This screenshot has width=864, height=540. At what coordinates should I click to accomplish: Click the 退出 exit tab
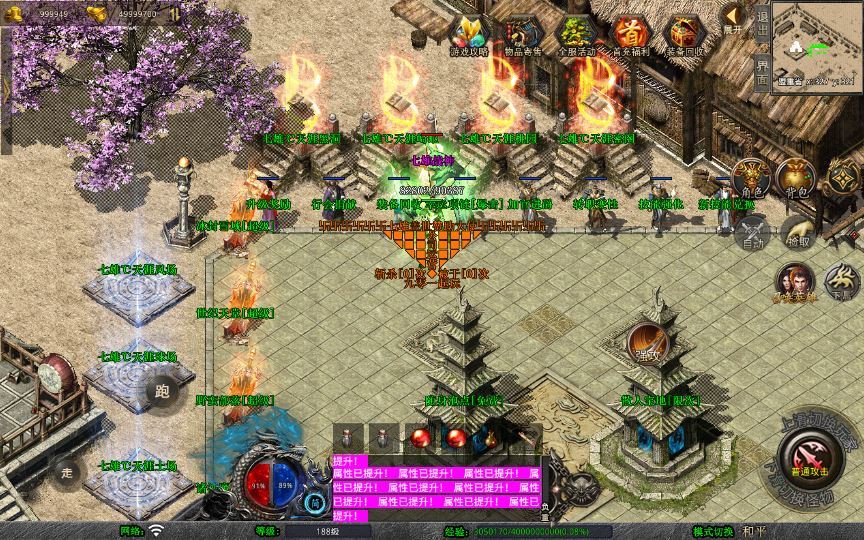[x=762, y=28]
